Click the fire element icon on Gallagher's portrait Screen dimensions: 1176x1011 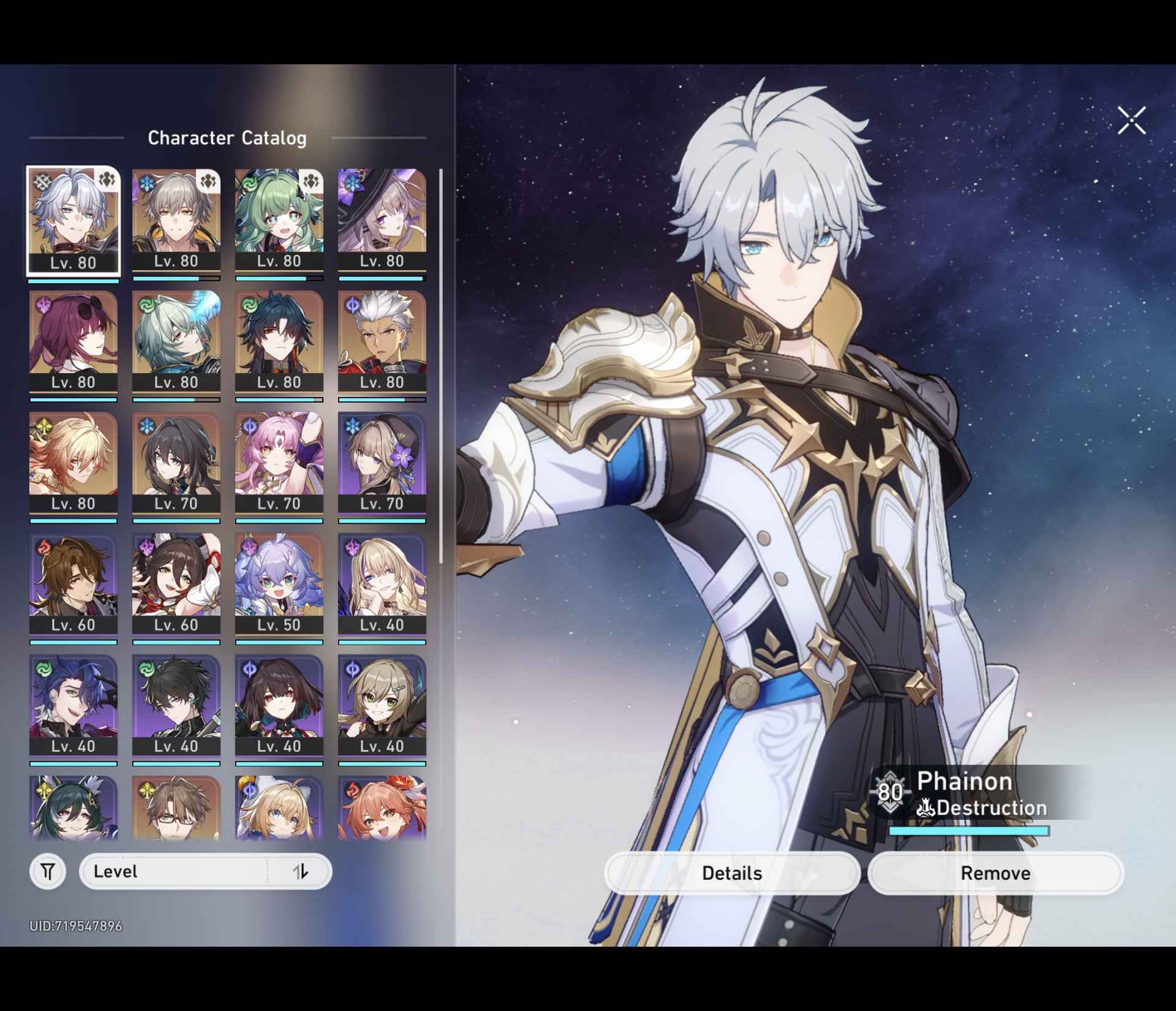tap(43, 547)
